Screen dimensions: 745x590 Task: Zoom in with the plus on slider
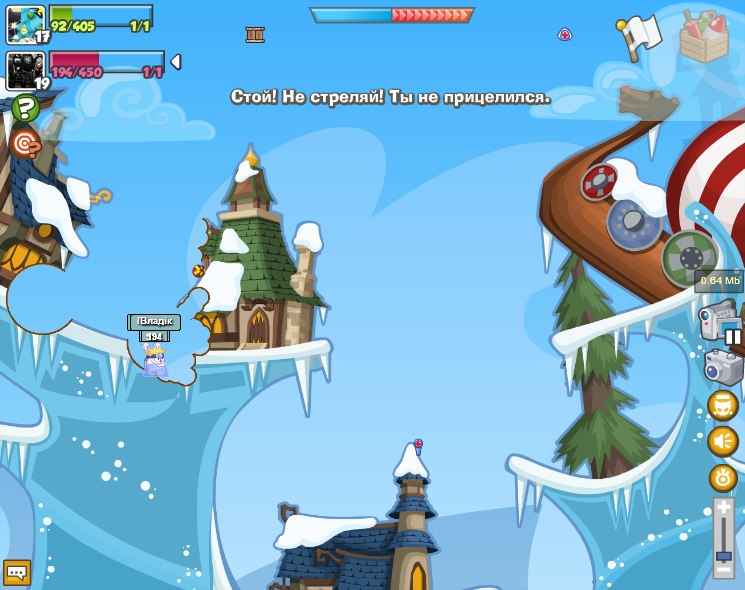click(723, 508)
